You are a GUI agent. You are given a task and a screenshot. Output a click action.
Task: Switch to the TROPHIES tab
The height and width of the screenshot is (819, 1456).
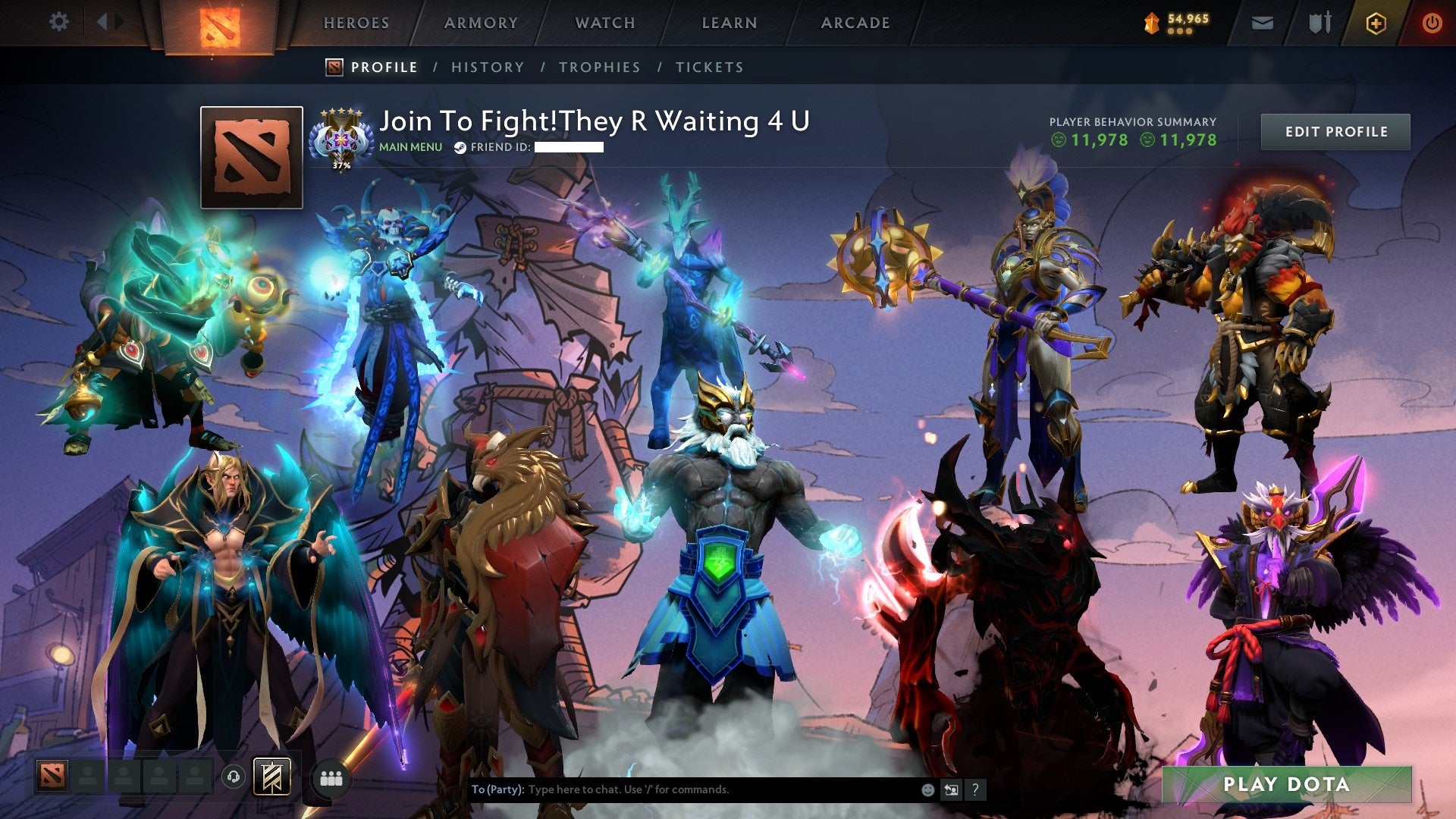pyautogui.click(x=600, y=67)
